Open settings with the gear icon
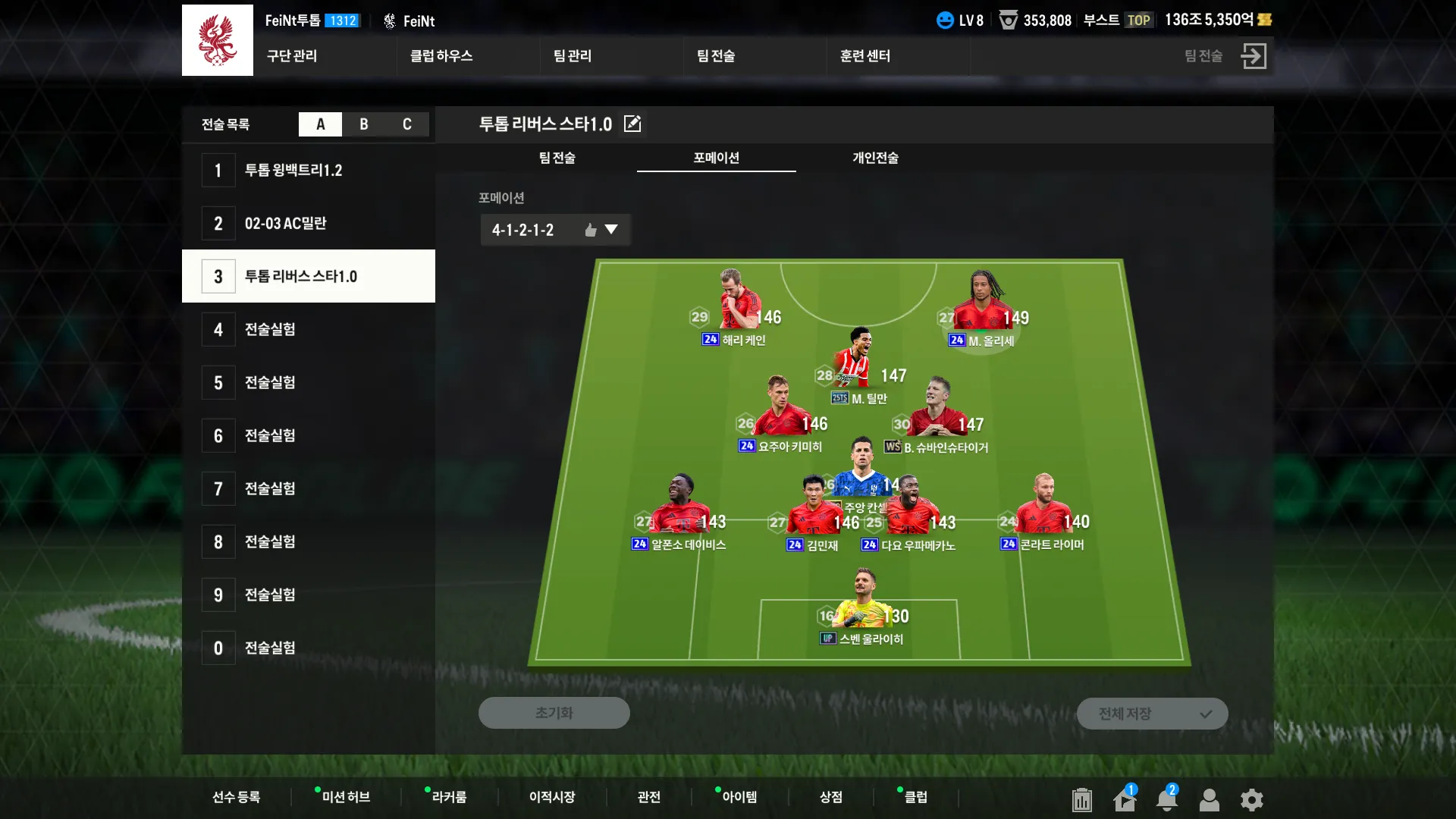The width and height of the screenshot is (1456, 819). point(1252,800)
